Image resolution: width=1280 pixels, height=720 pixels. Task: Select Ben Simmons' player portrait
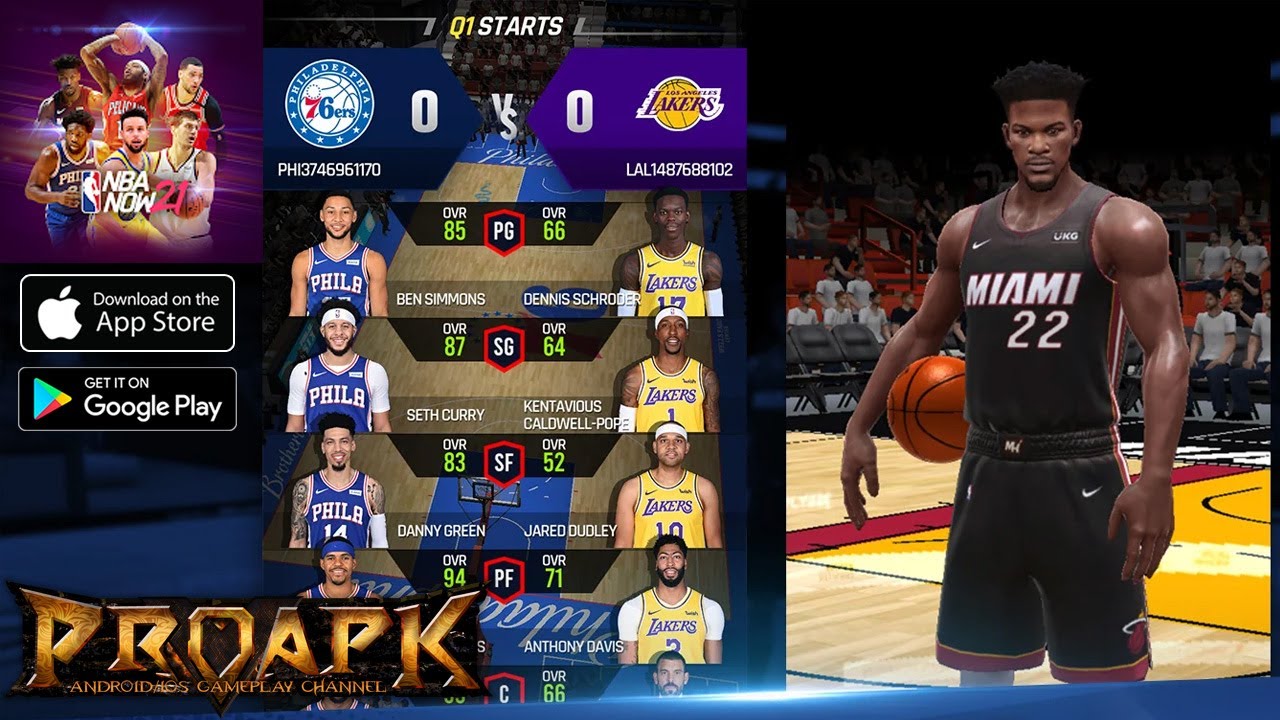(x=337, y=255)
